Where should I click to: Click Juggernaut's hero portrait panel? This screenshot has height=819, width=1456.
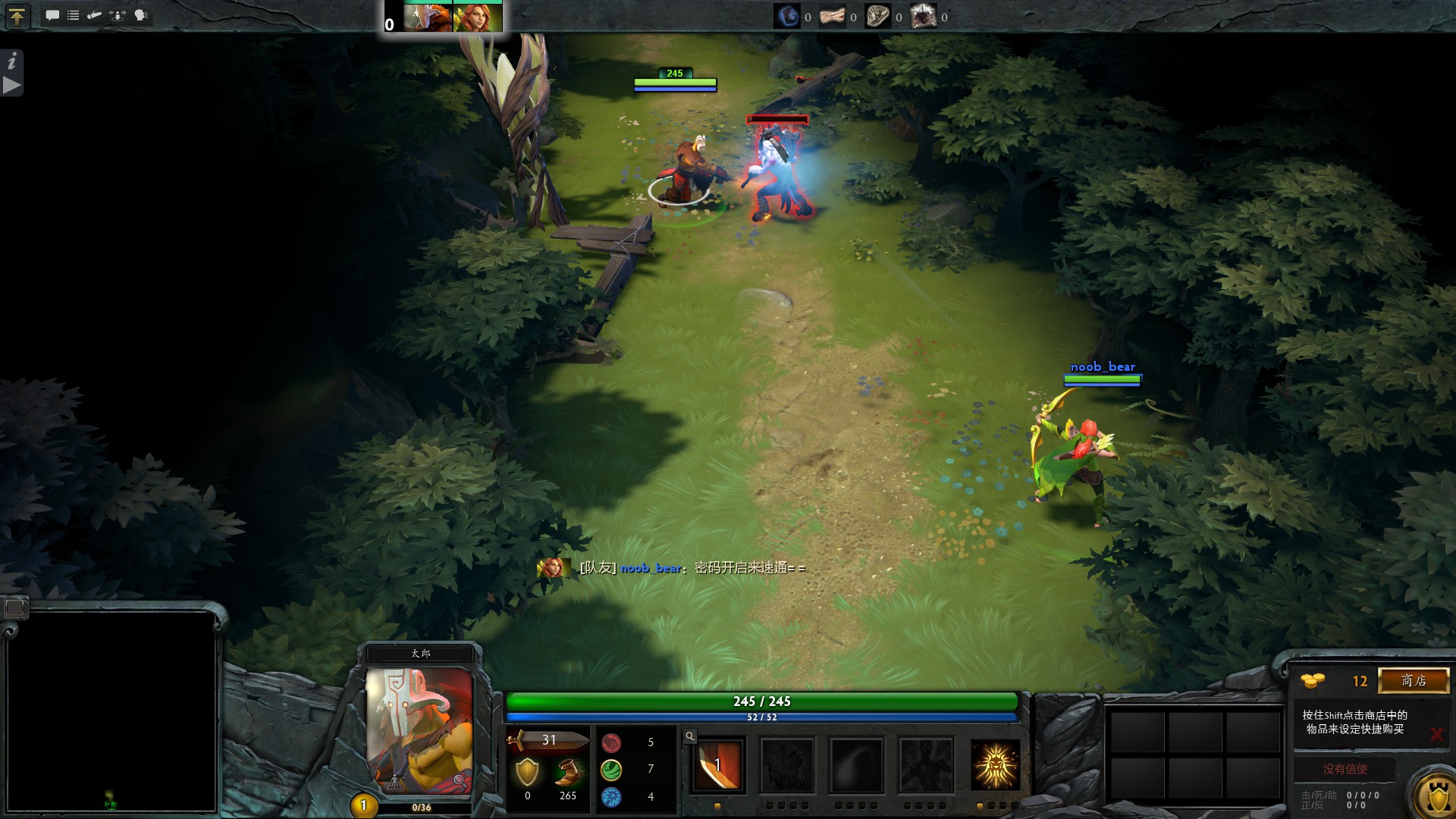[419, 730]
